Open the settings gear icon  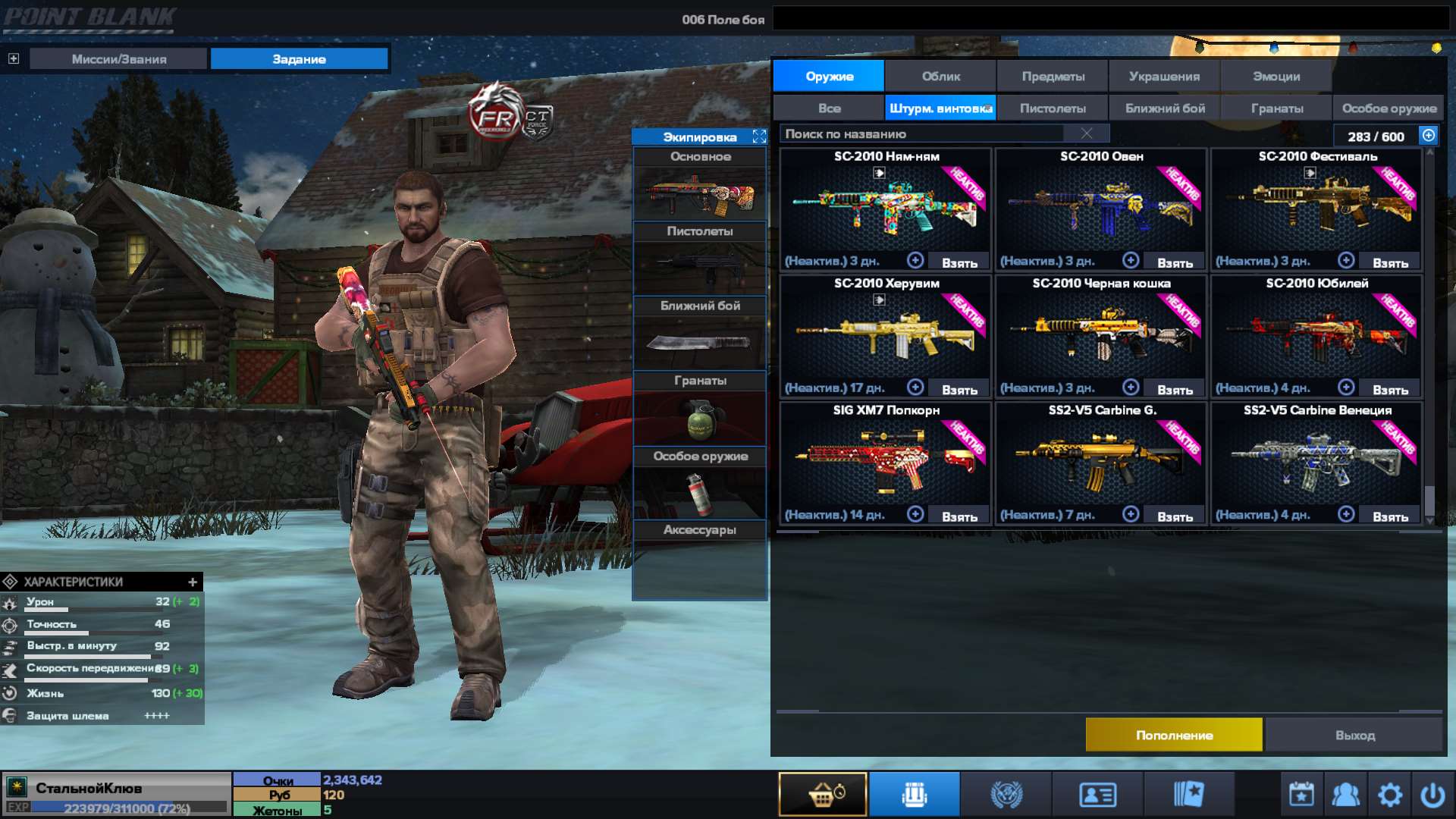1390,793
